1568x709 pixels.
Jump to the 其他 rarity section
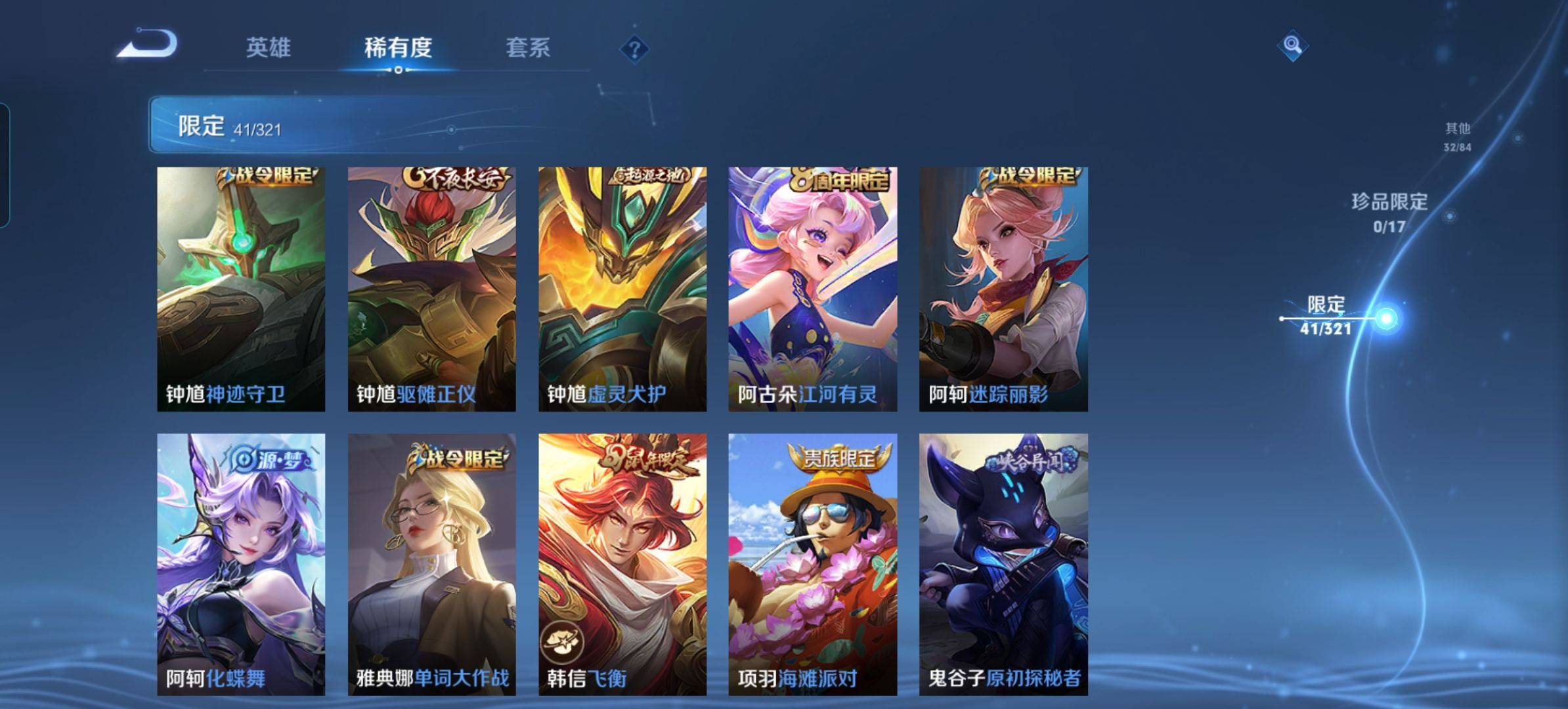click(x=1457, y=136)
